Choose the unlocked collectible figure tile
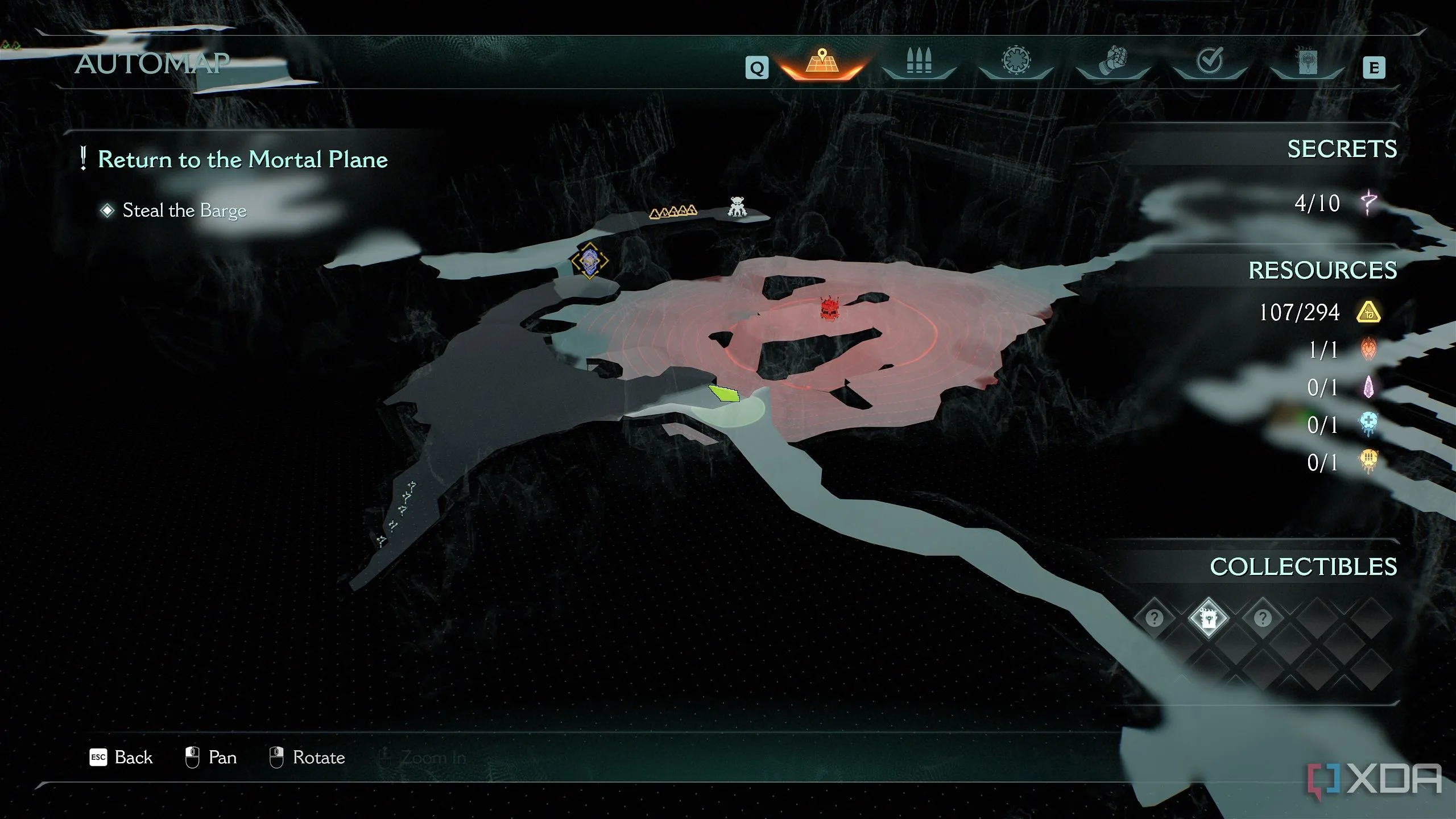Screen dimensions: 1456x819 [x=1208, y=618]
